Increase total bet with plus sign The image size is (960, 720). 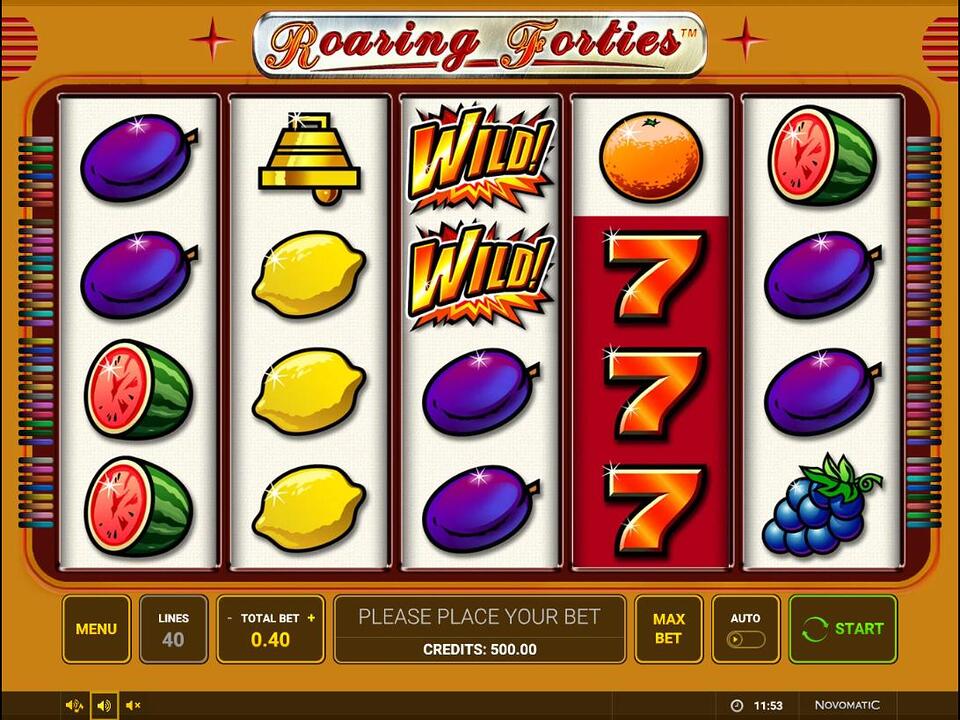311,618
